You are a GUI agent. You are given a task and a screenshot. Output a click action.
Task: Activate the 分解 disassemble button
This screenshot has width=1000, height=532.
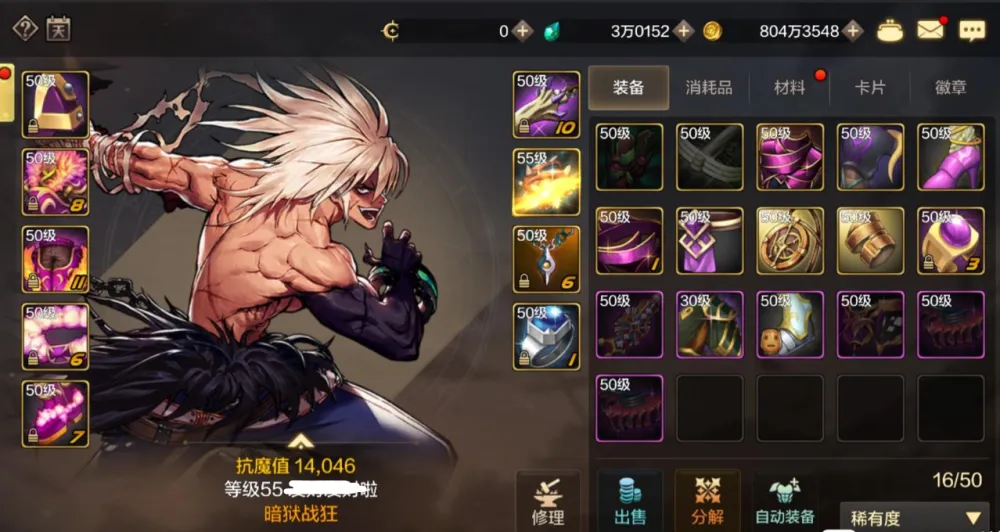click(x=707, y=500)
